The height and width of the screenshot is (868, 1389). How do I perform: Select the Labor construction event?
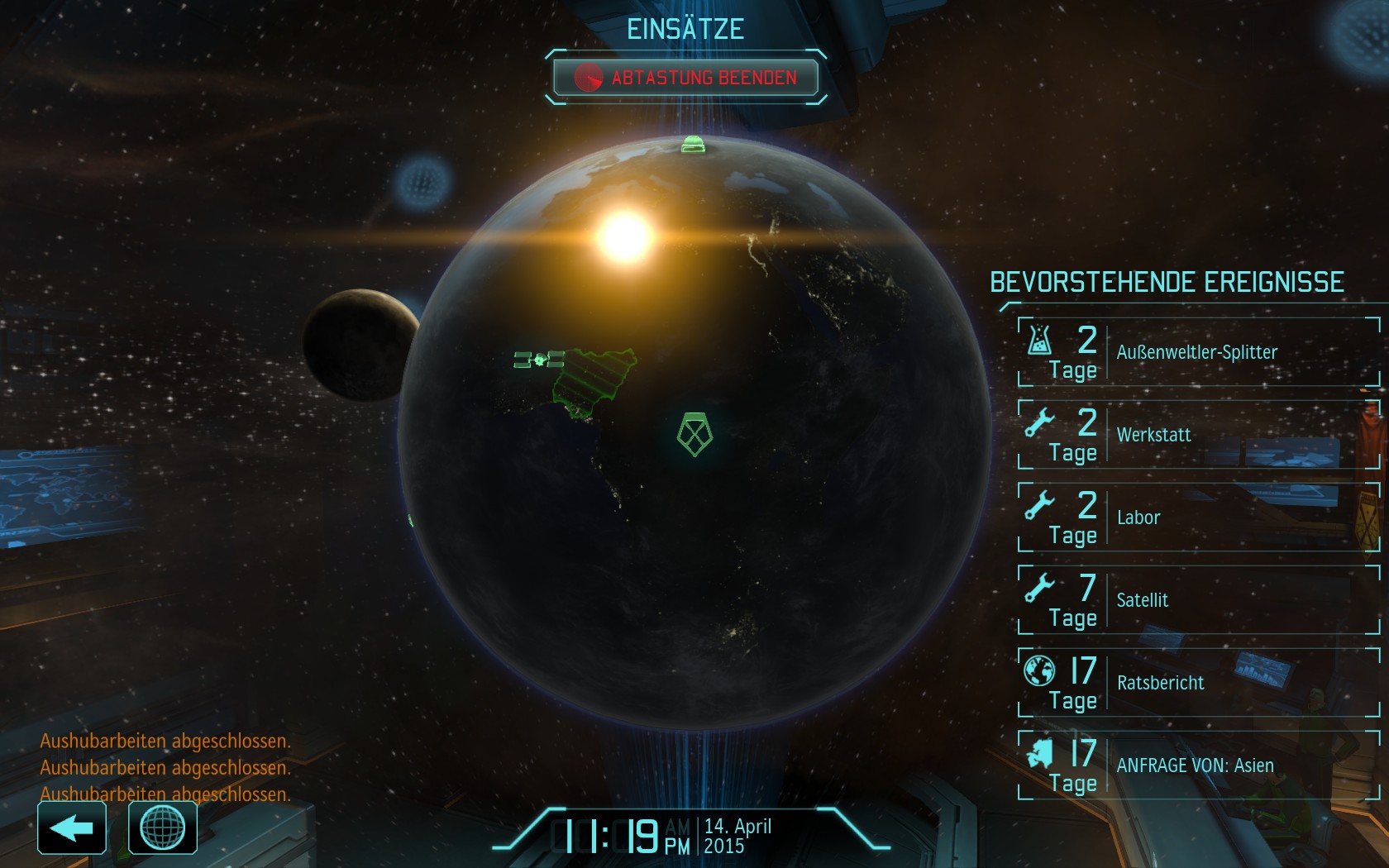1199,517
